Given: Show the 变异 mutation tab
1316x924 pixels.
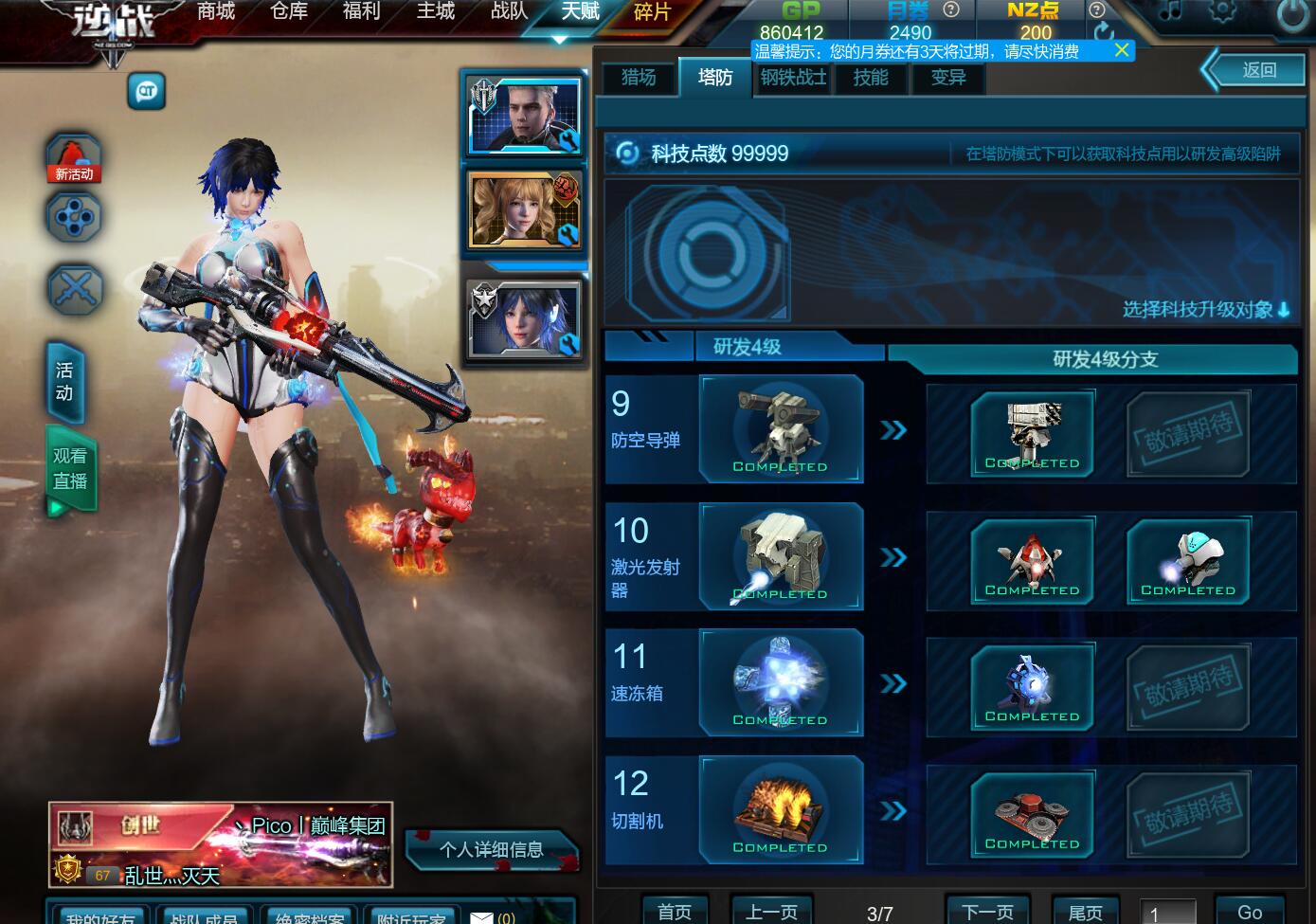Looking at the screenshot, I should click(x=947, y=78).
